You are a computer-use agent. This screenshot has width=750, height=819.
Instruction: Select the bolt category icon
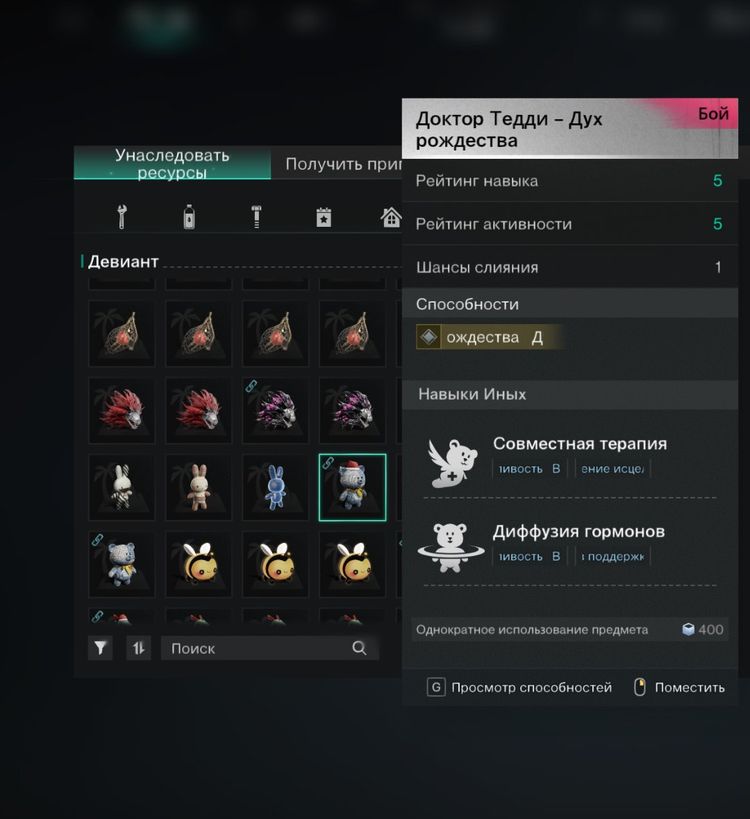[256, 216]
